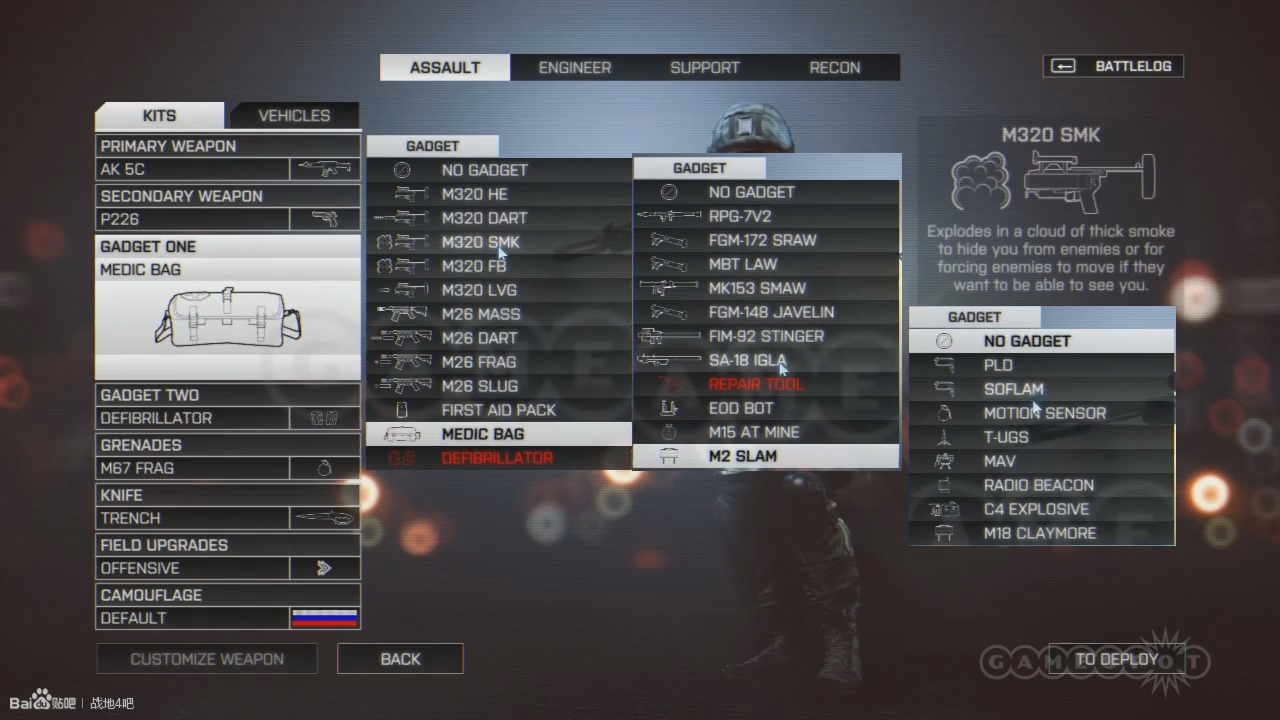Select Motion Sensor gadget
The image size is (1280, 720).
pyautogui.click(x=1044, y=413)
